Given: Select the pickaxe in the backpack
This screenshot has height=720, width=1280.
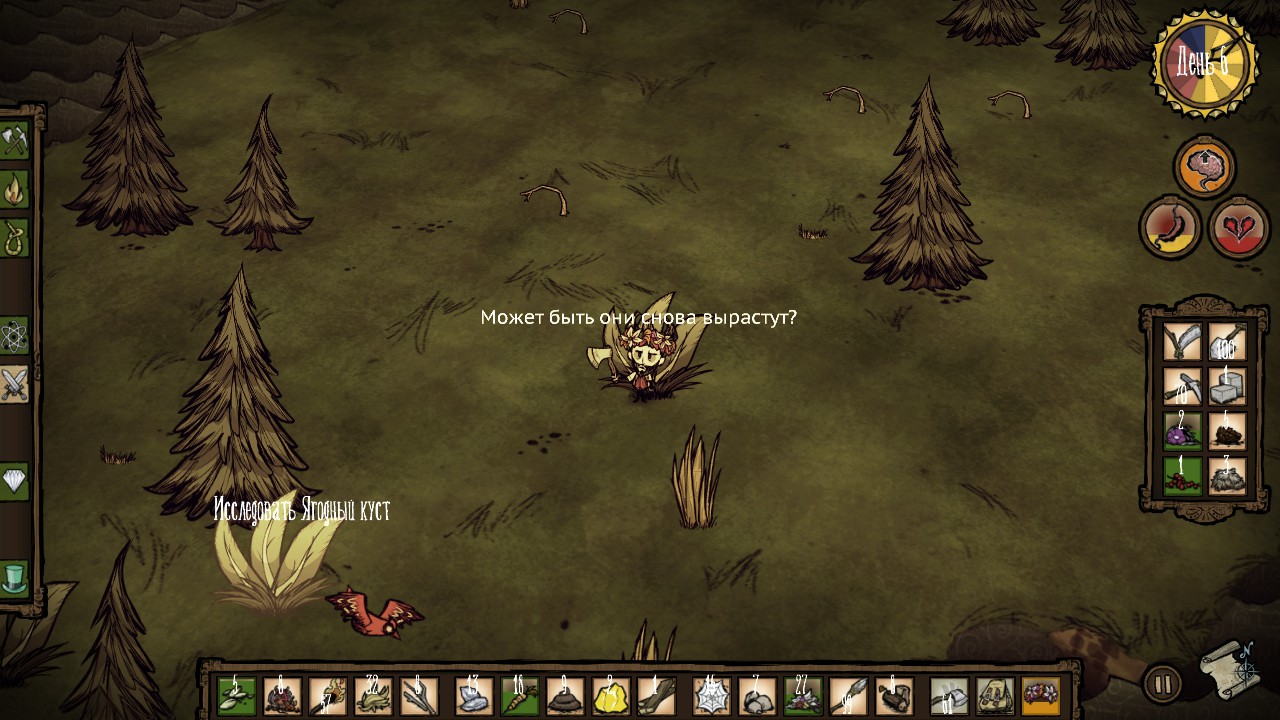Looking at the screenshot, I should (x=1182, y=386).
